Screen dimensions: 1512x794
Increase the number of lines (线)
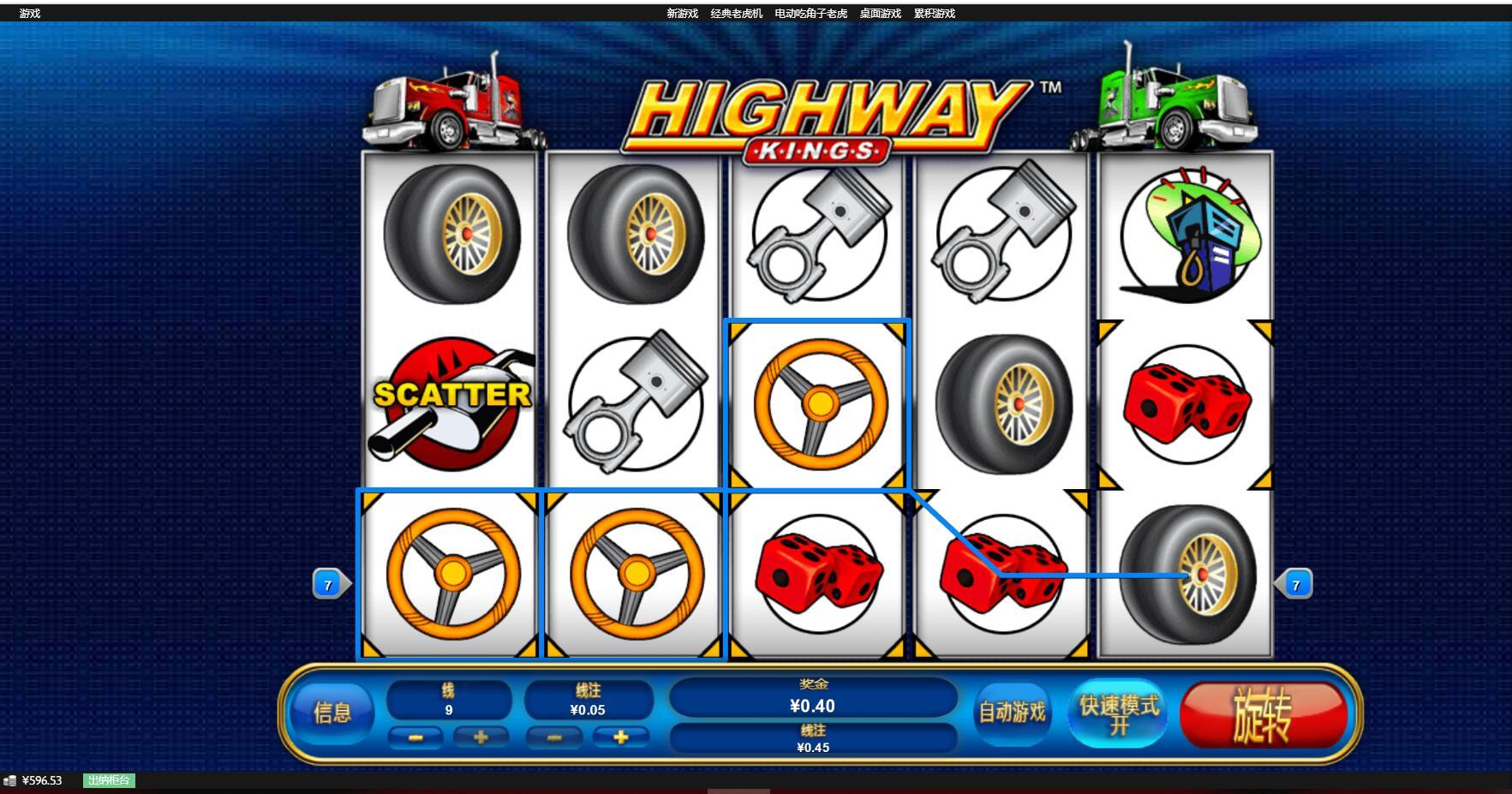pos(481,737)
